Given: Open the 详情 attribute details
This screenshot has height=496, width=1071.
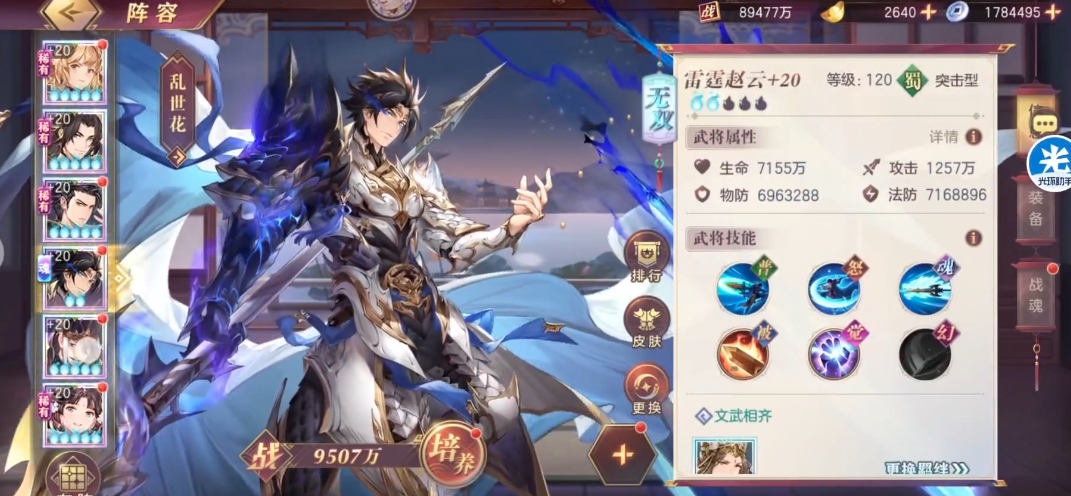Looking at the screenshot, I should point(956,137).
